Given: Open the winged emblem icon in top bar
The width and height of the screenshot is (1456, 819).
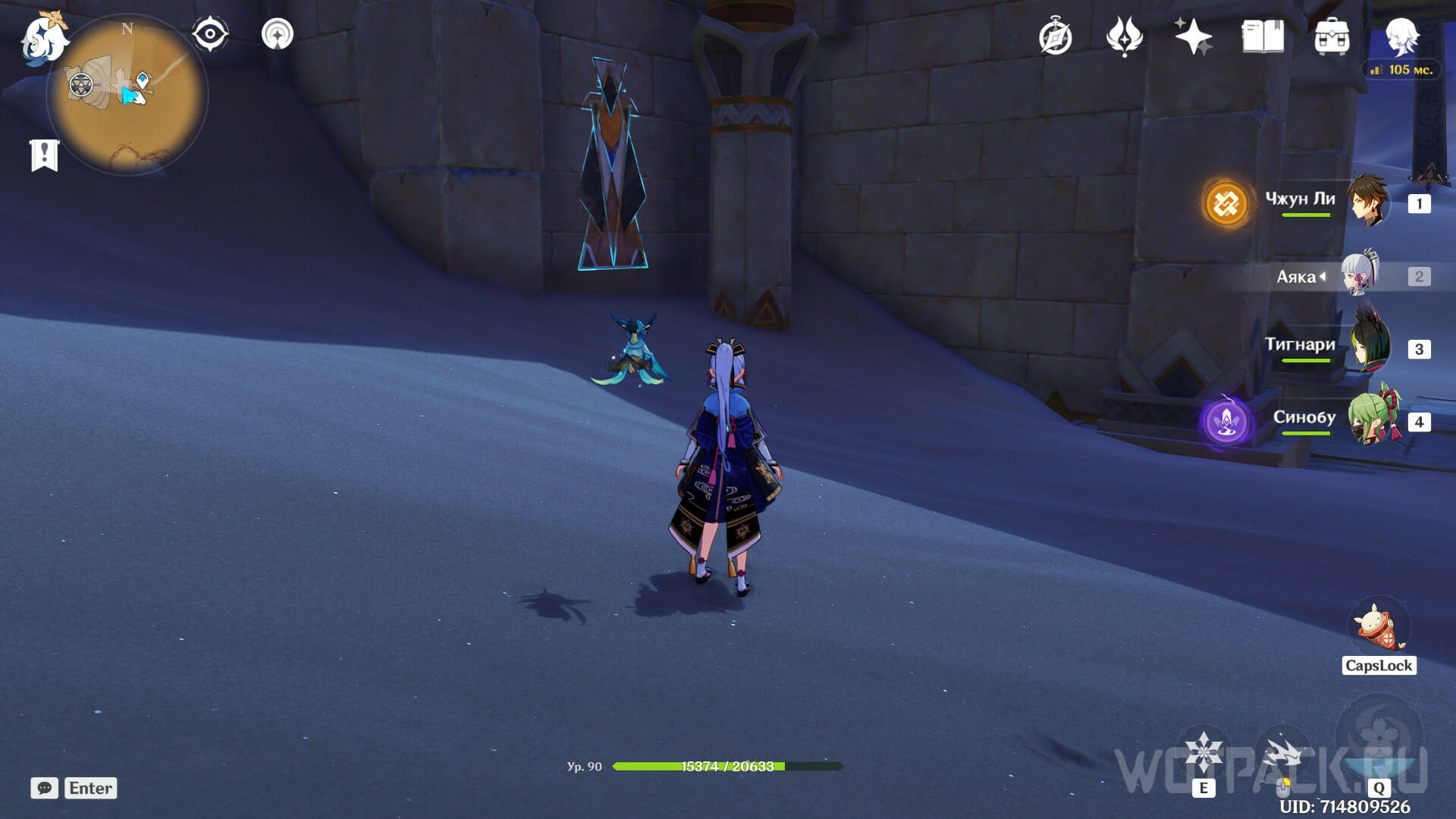Looking at the screenshot, I should coord(1124,36).
